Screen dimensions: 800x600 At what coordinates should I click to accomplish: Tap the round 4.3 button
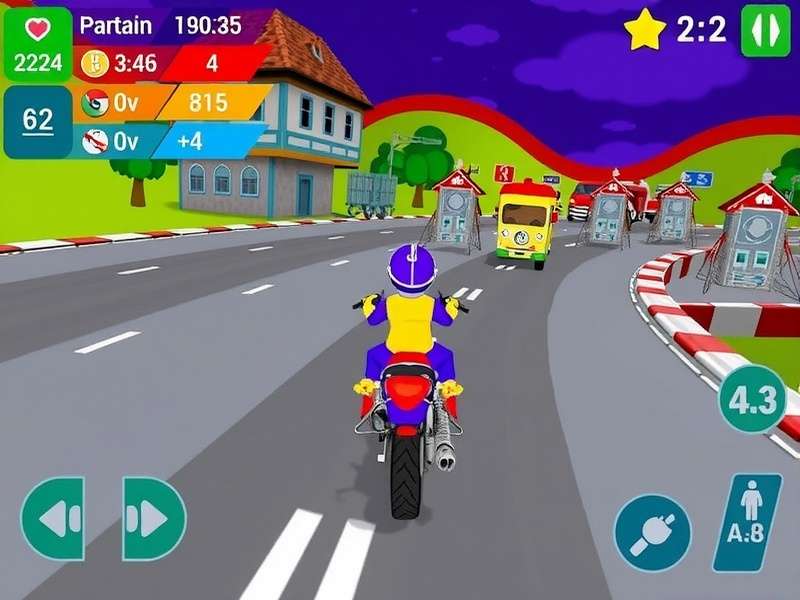pos(752,400)
